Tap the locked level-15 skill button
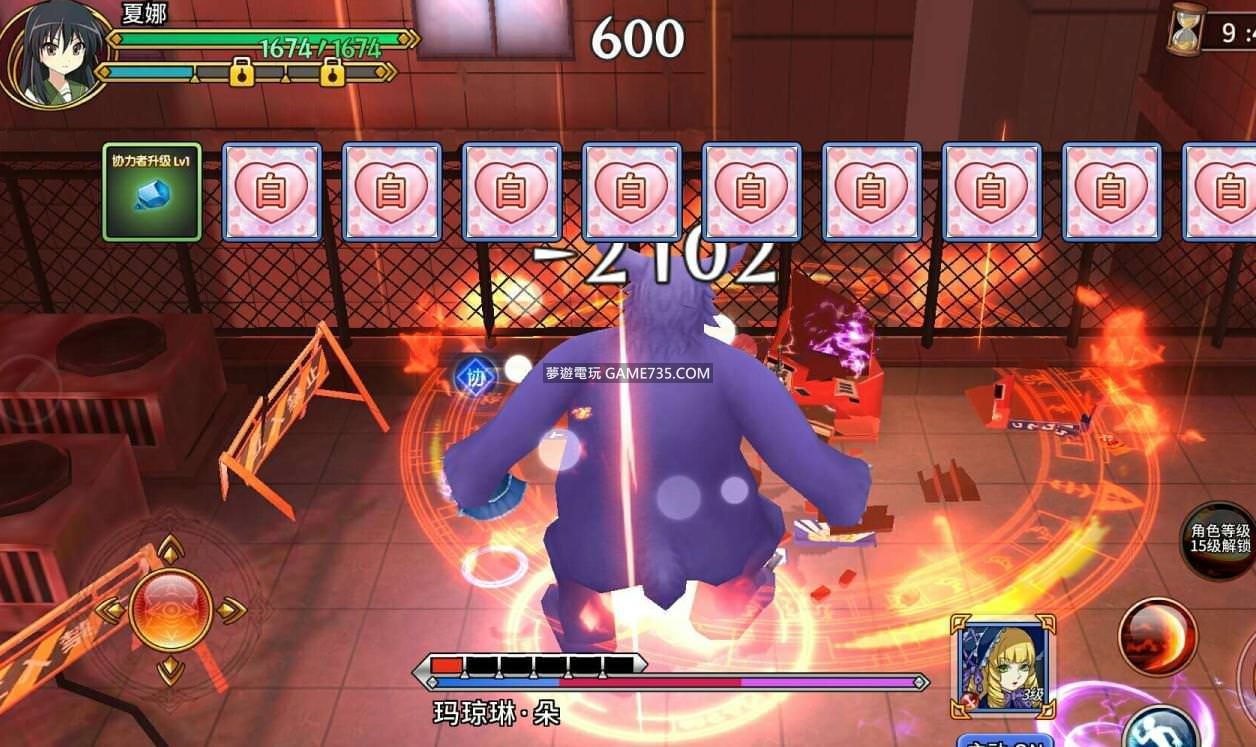 1219,539
